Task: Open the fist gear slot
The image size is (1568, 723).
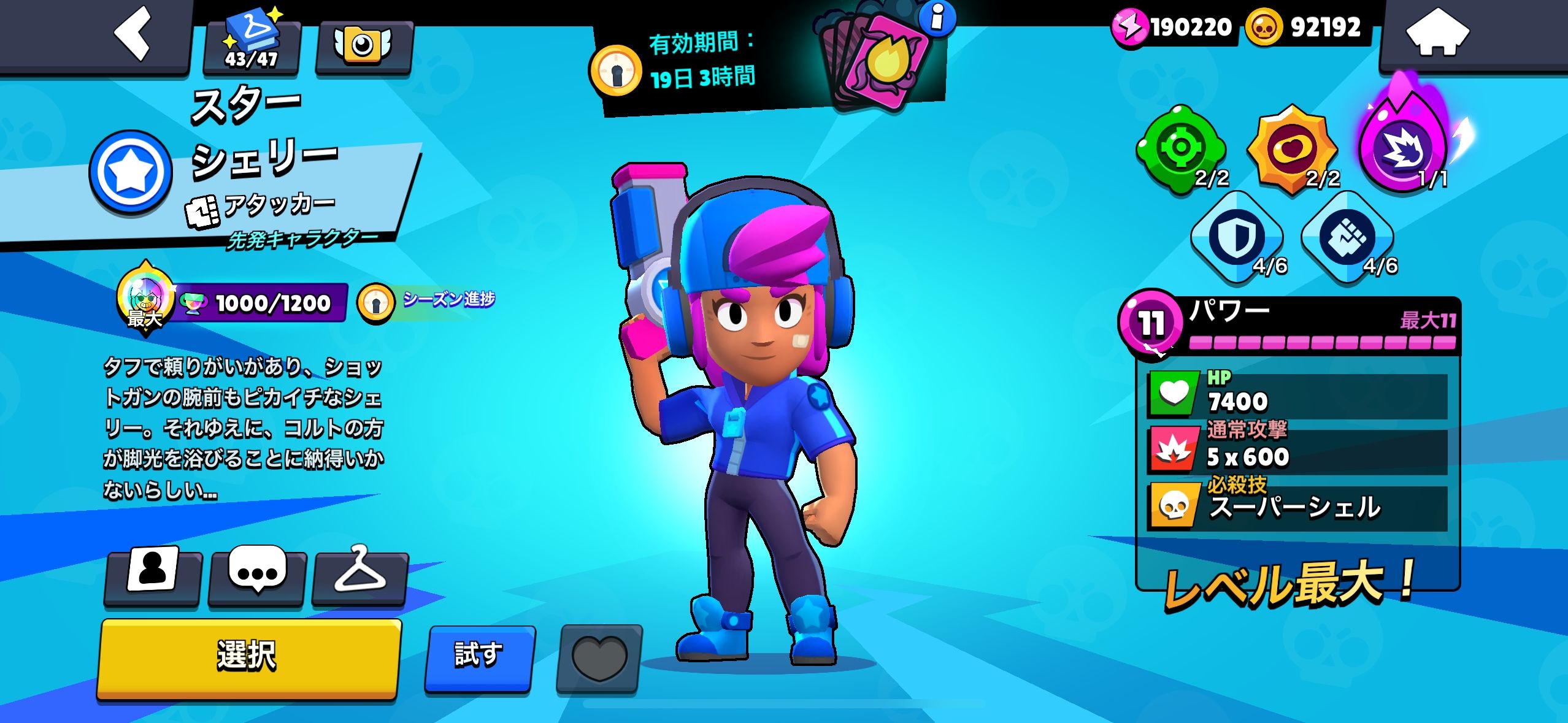Action: (x=1347, y=237)
